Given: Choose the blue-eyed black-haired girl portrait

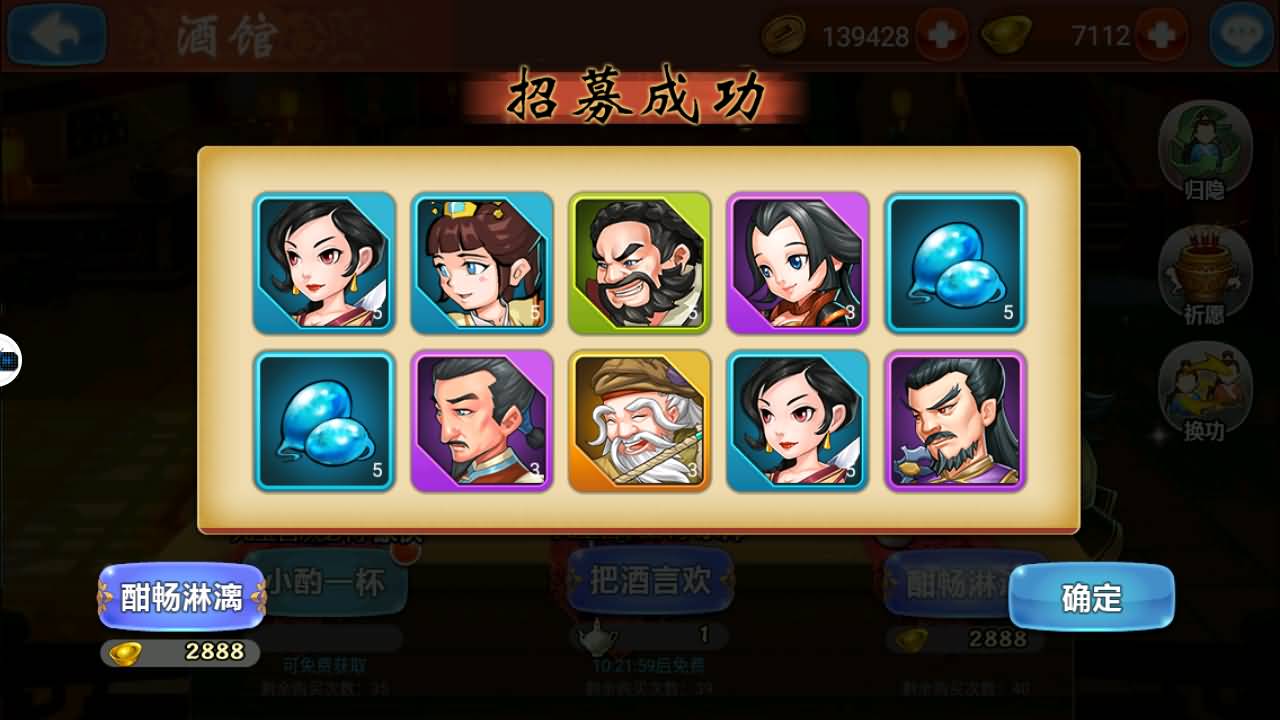Looking at the screenshot, I should tap(798, 263).
